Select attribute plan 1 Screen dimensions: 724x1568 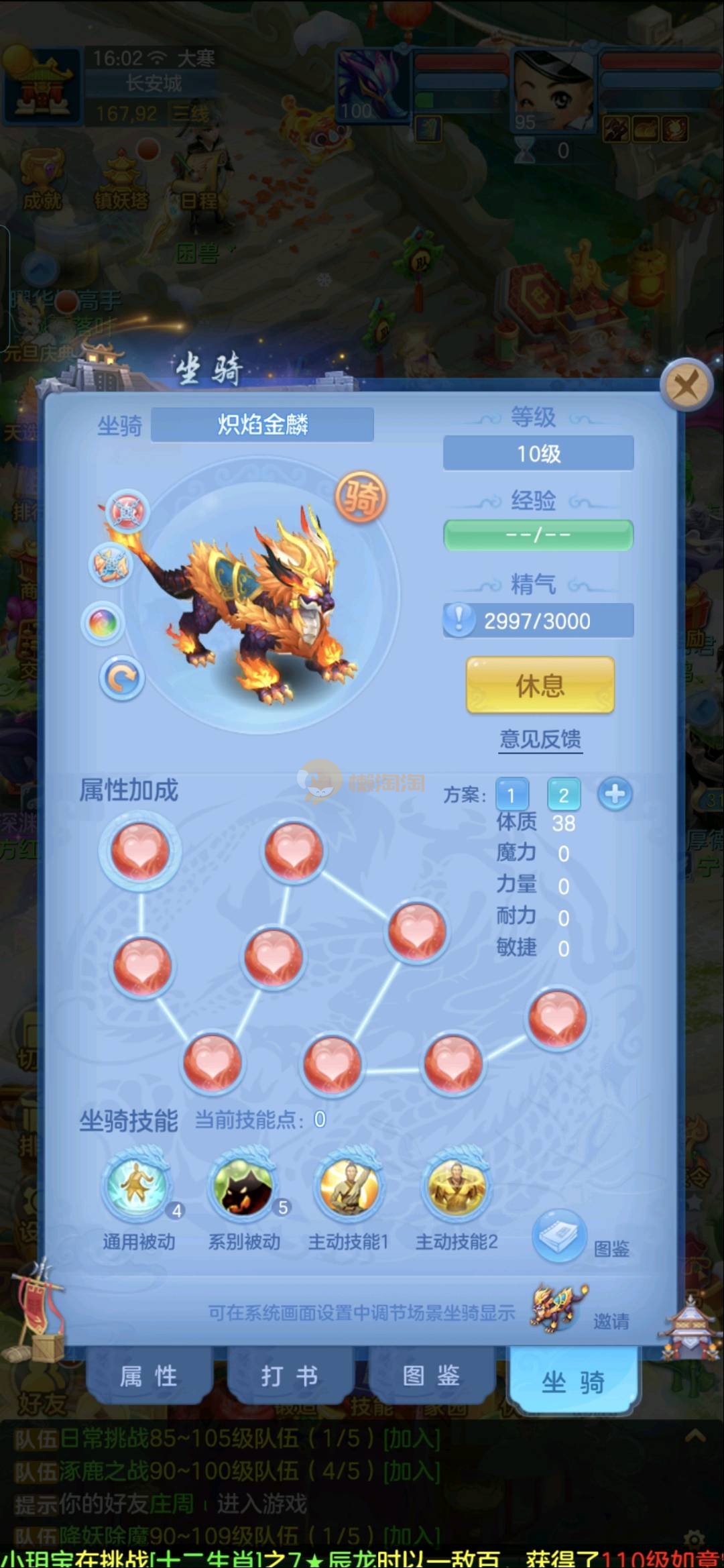511,795
